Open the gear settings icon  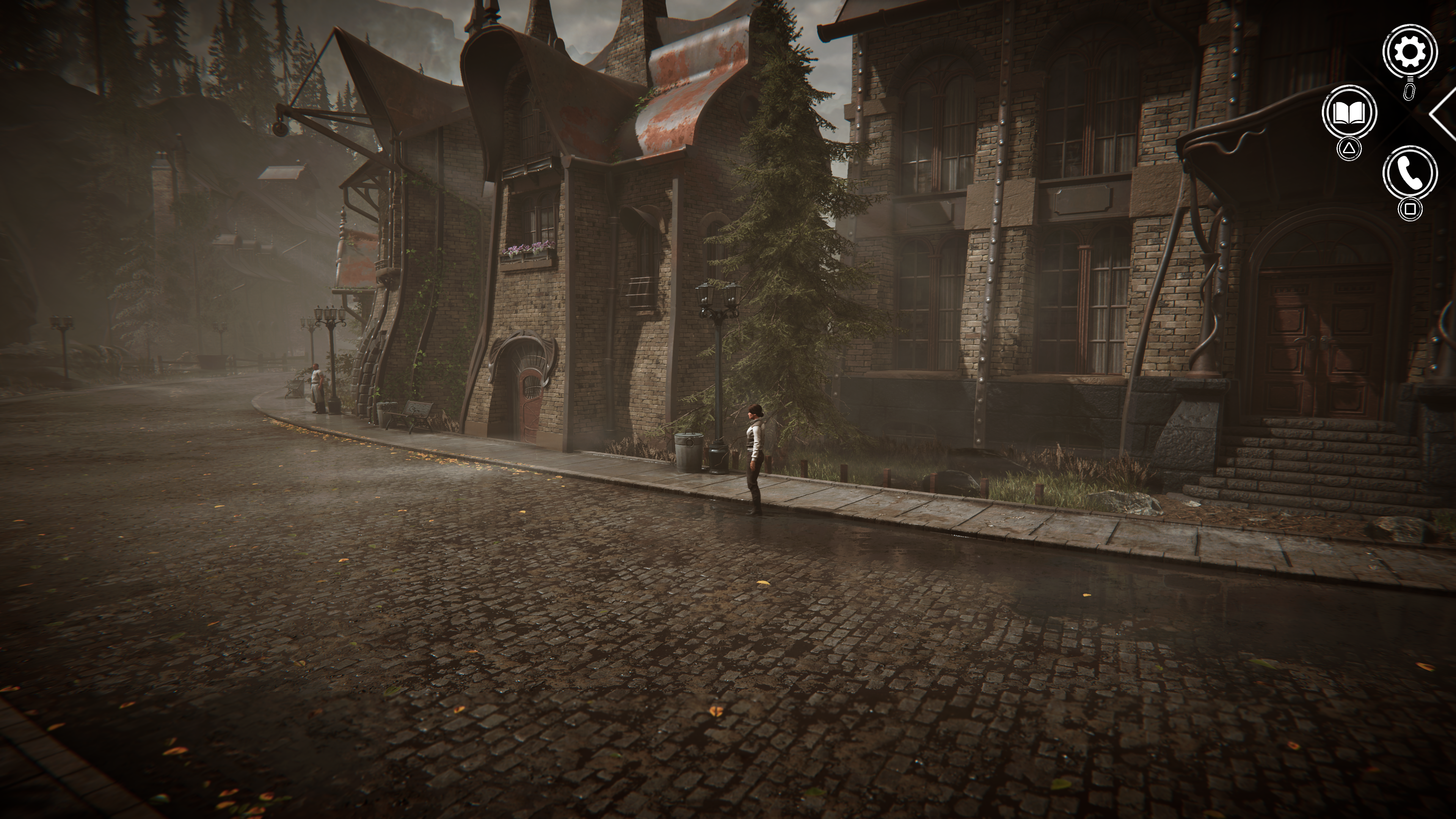1410,52
